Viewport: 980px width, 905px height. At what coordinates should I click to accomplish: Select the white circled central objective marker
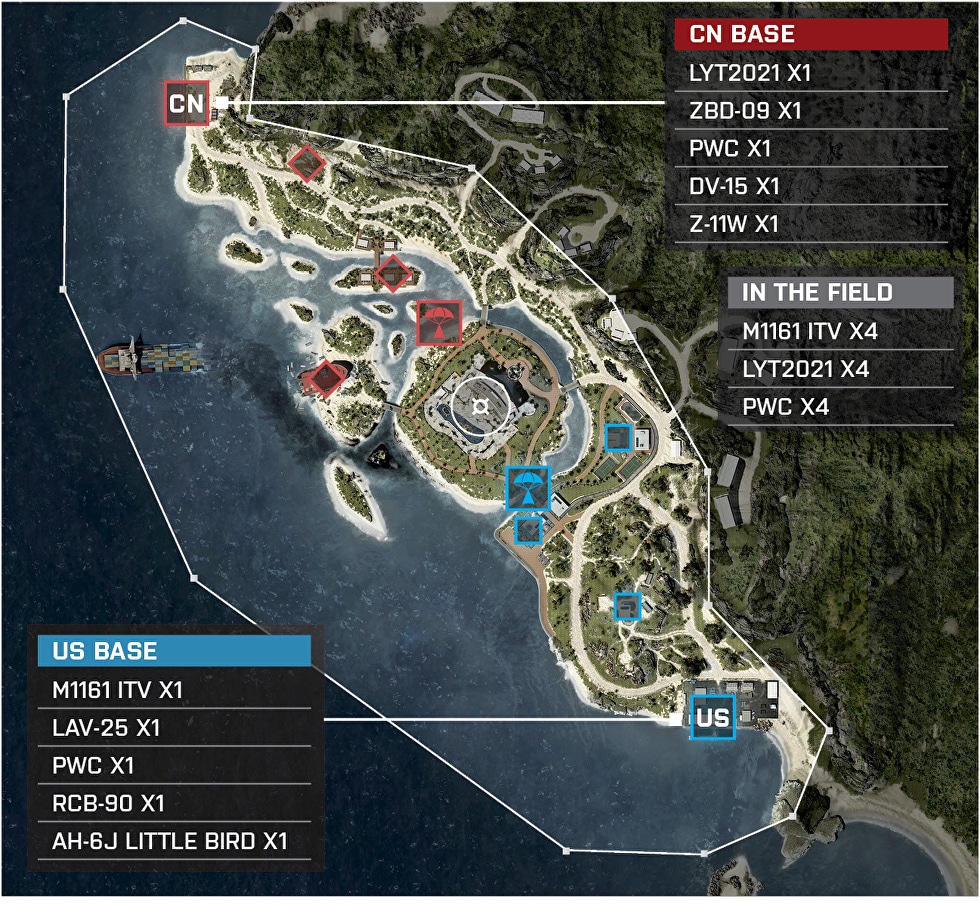(481, 405)
